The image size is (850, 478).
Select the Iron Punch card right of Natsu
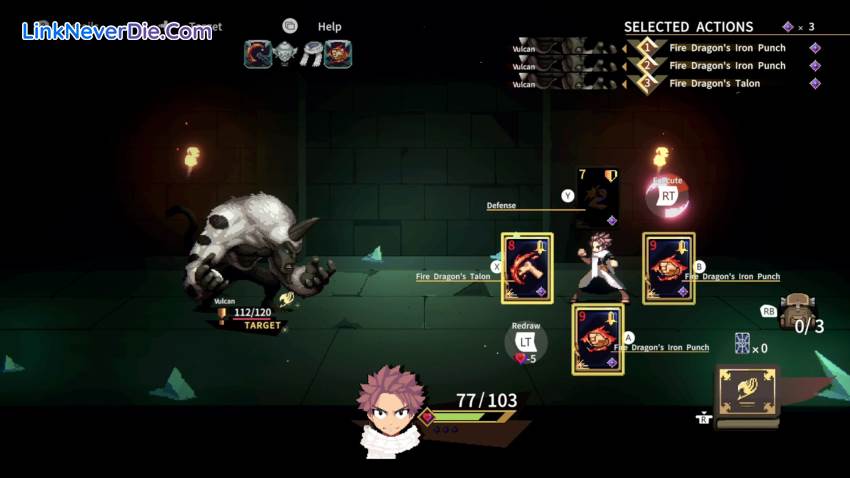pyautogui.click(x=668, y=268)
